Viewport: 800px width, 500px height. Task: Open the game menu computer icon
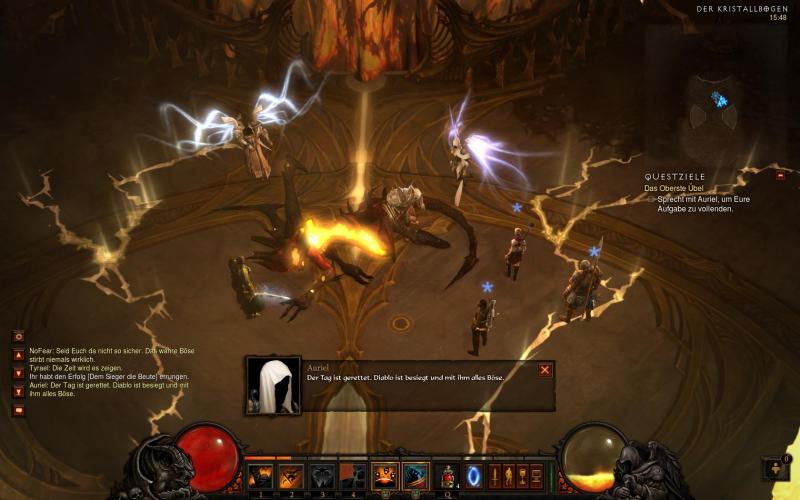[536, 476]
